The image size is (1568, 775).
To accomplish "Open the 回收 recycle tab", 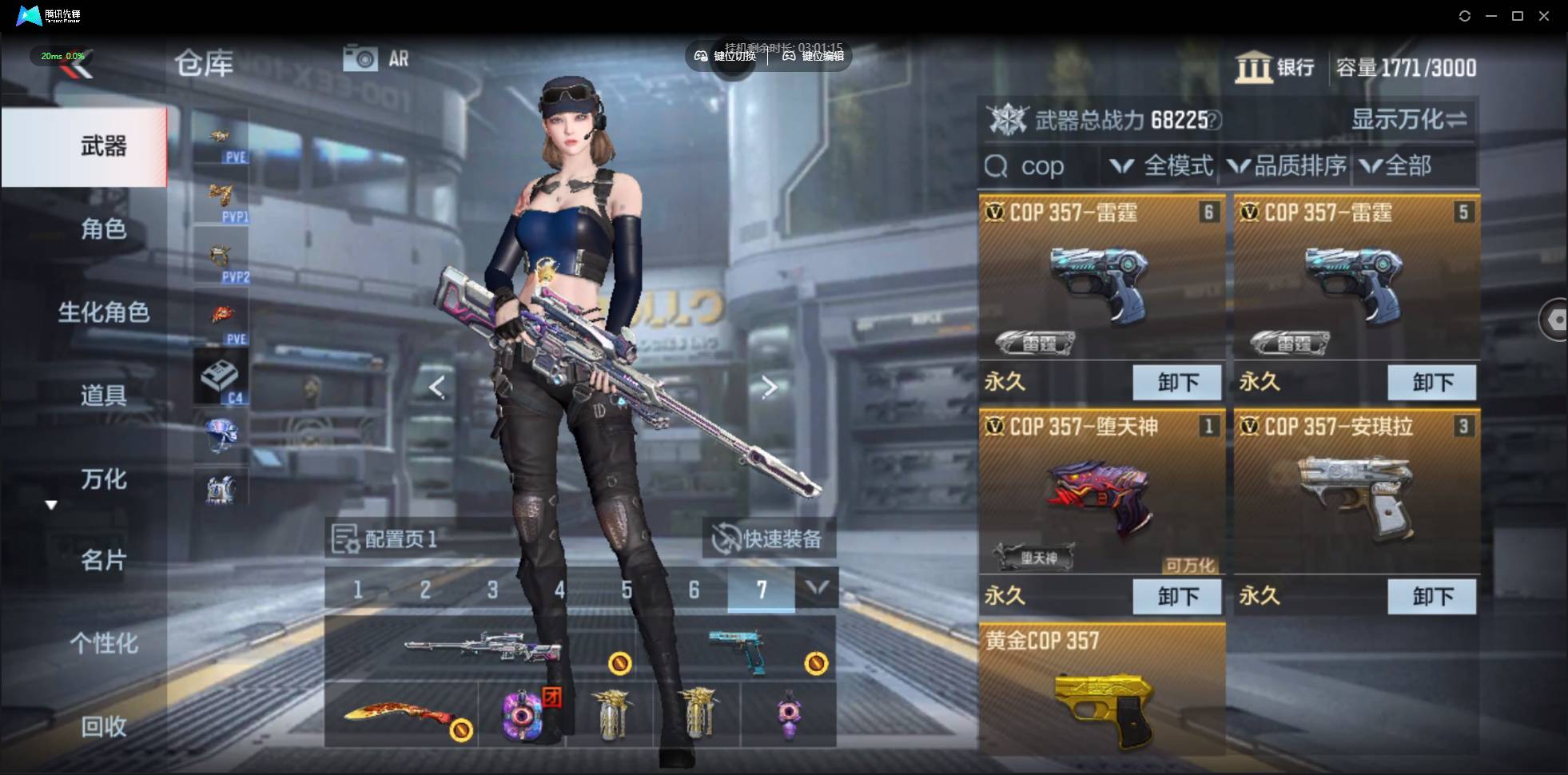I will click(102, 726).
